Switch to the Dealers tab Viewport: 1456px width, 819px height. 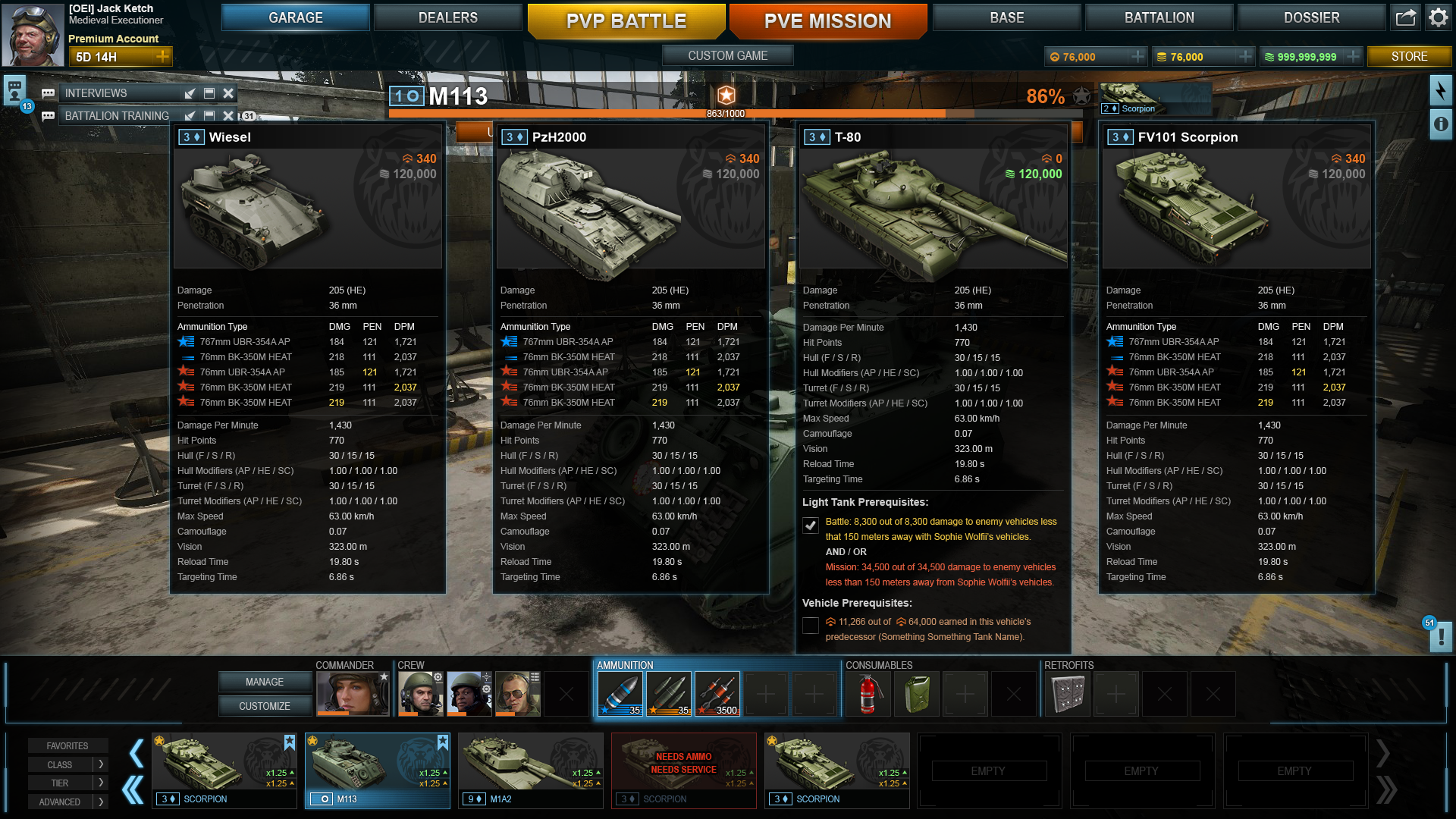coord(447,17)
